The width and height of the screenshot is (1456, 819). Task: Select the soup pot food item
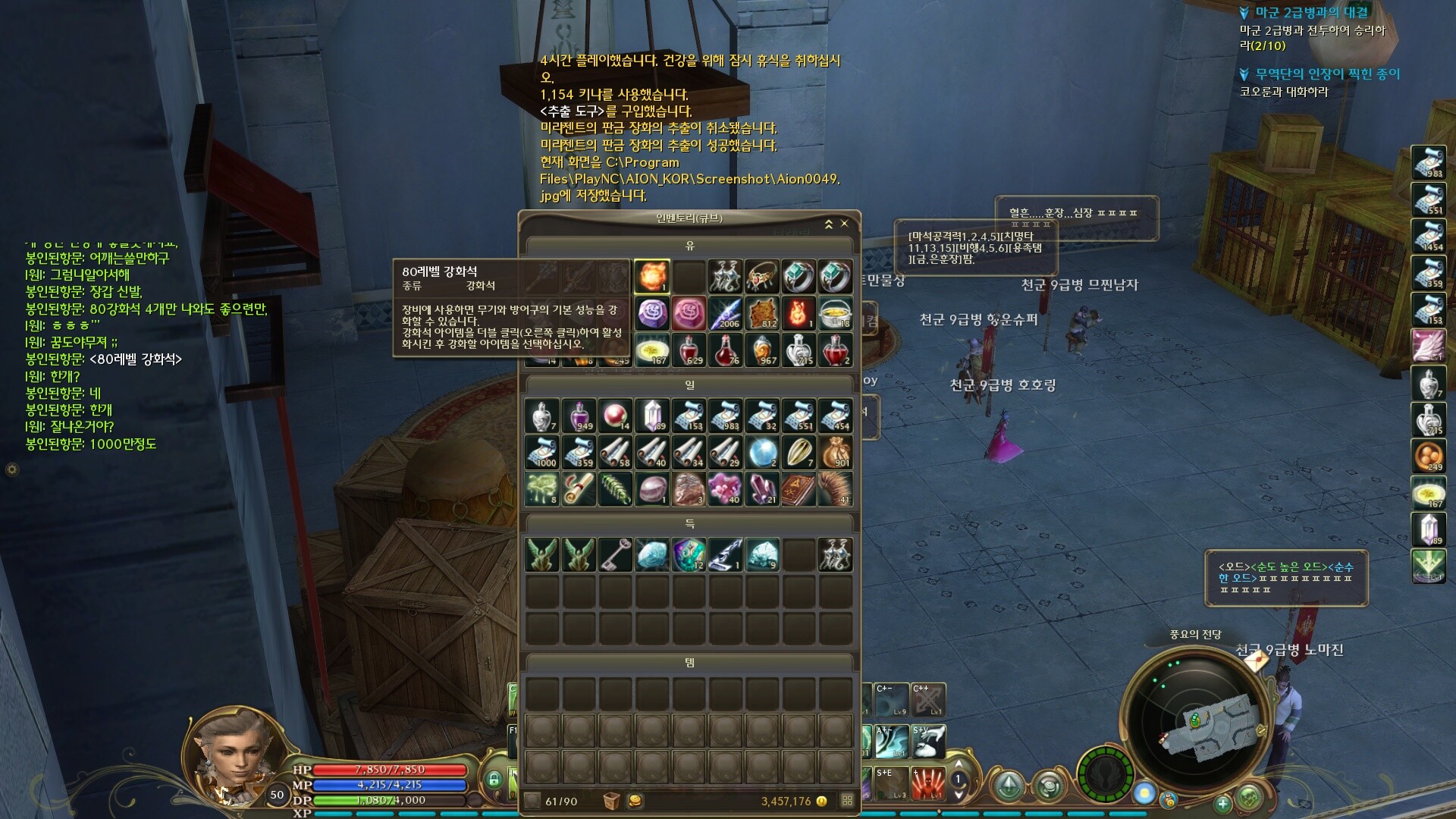835,313
